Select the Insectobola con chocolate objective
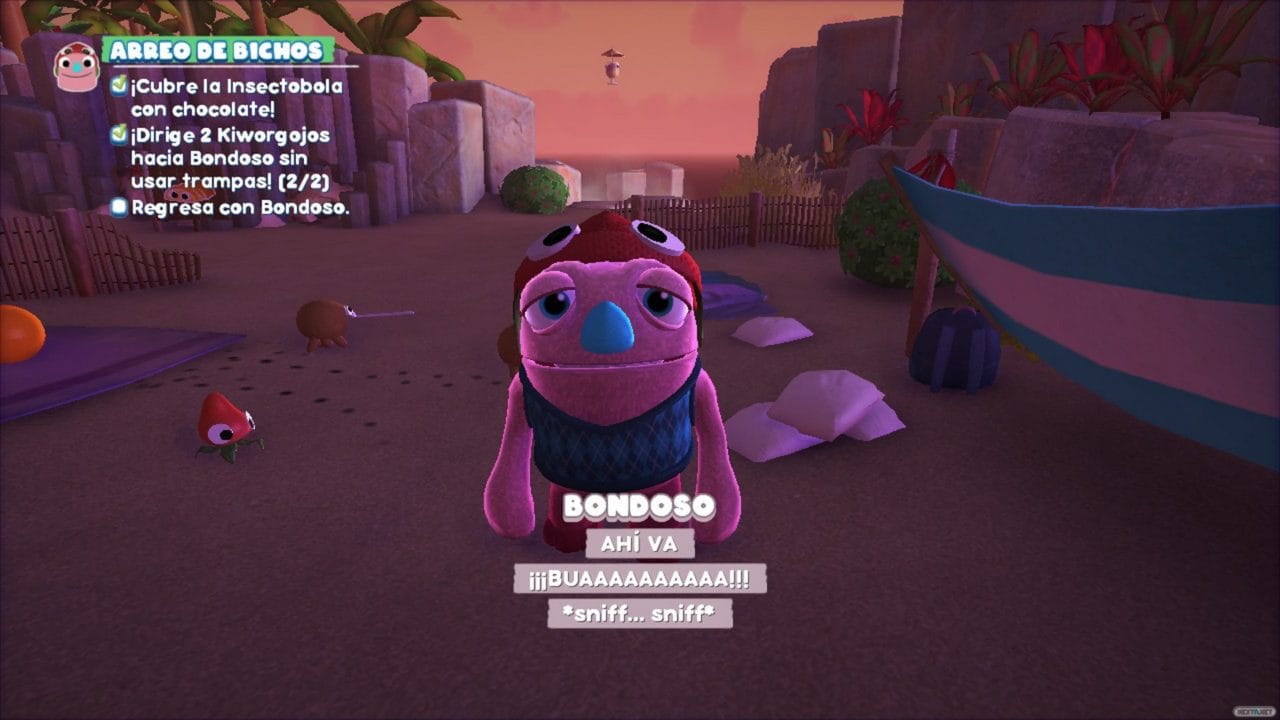 (235, 97)
